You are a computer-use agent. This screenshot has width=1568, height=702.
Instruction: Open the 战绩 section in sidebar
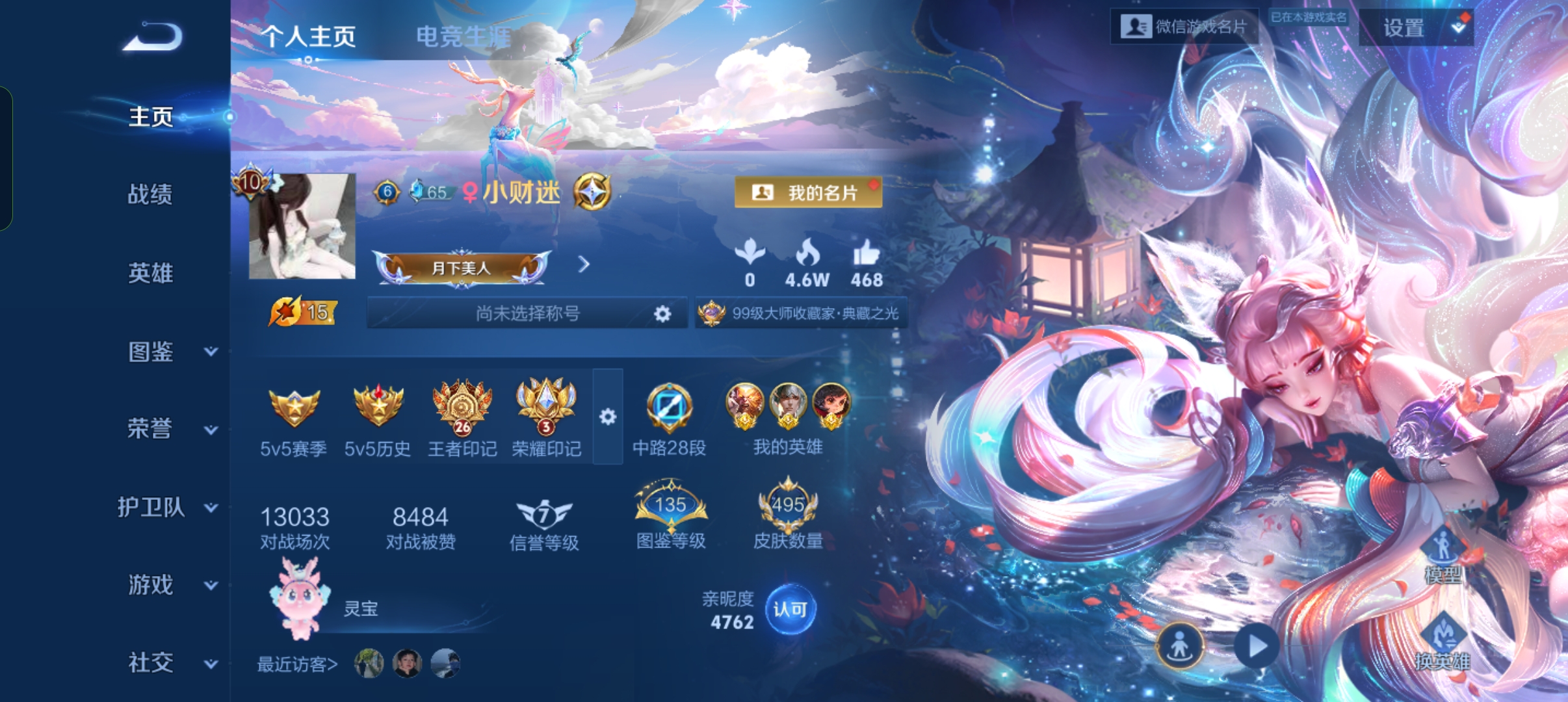point(150,194)
